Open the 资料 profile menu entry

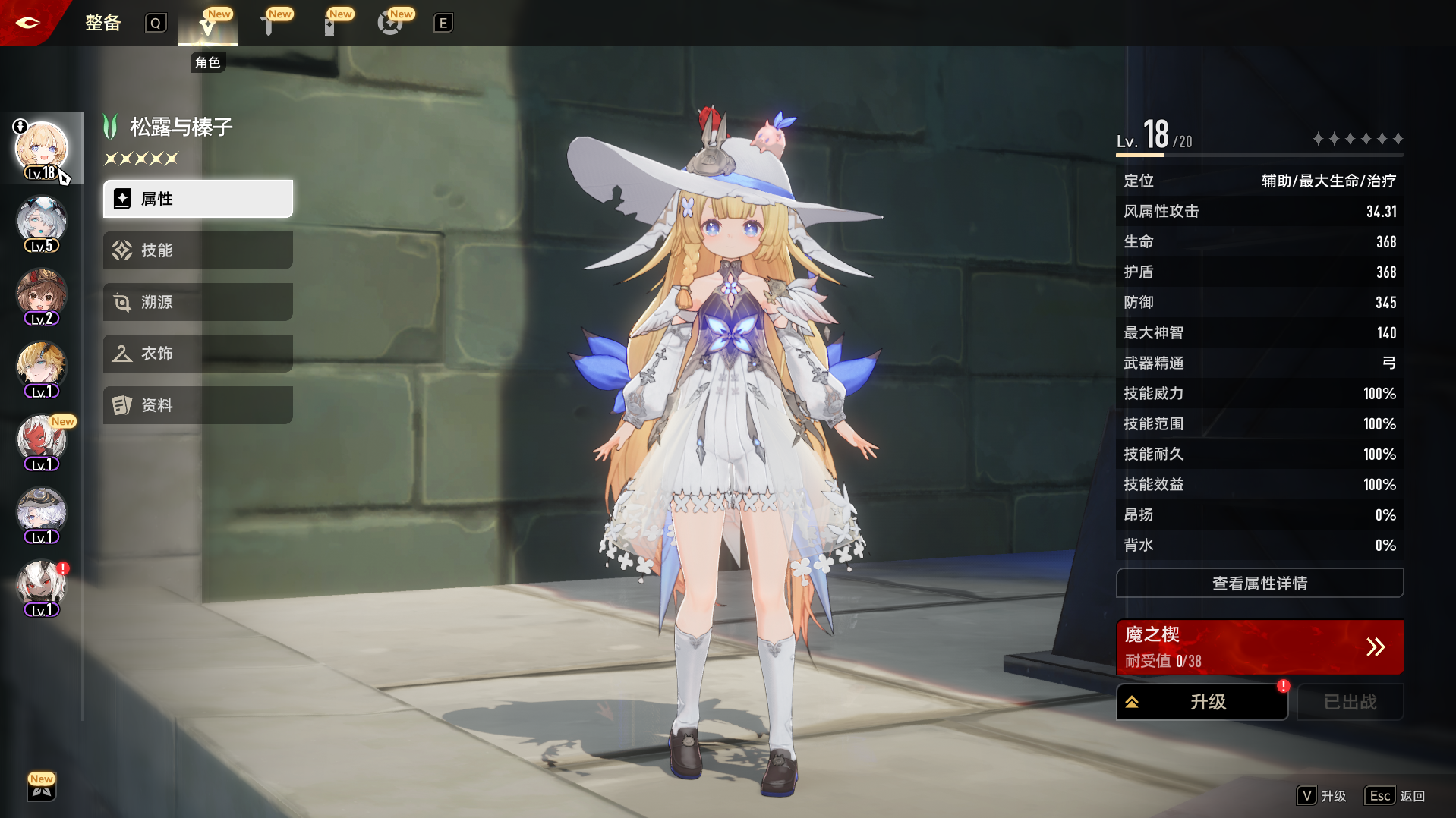(x=197, y=405)
